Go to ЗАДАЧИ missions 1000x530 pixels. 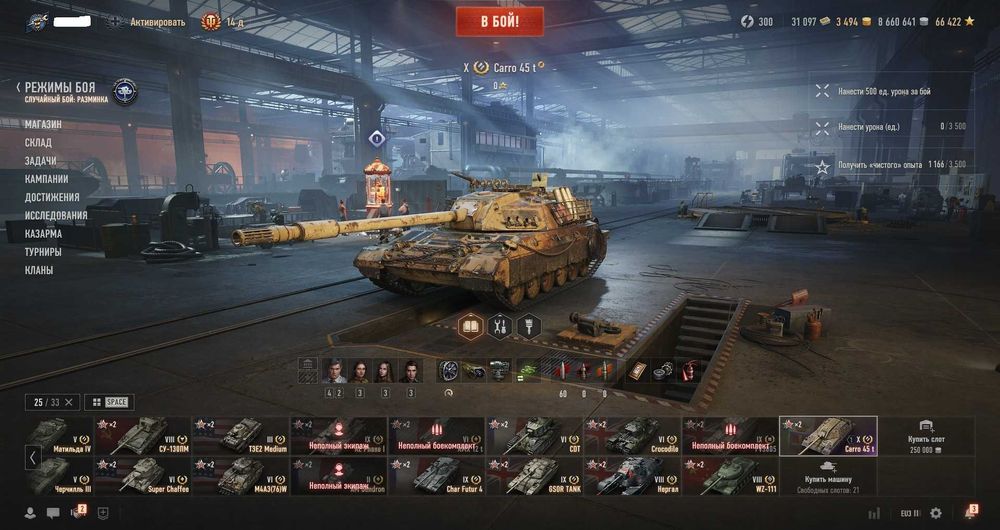40,161
